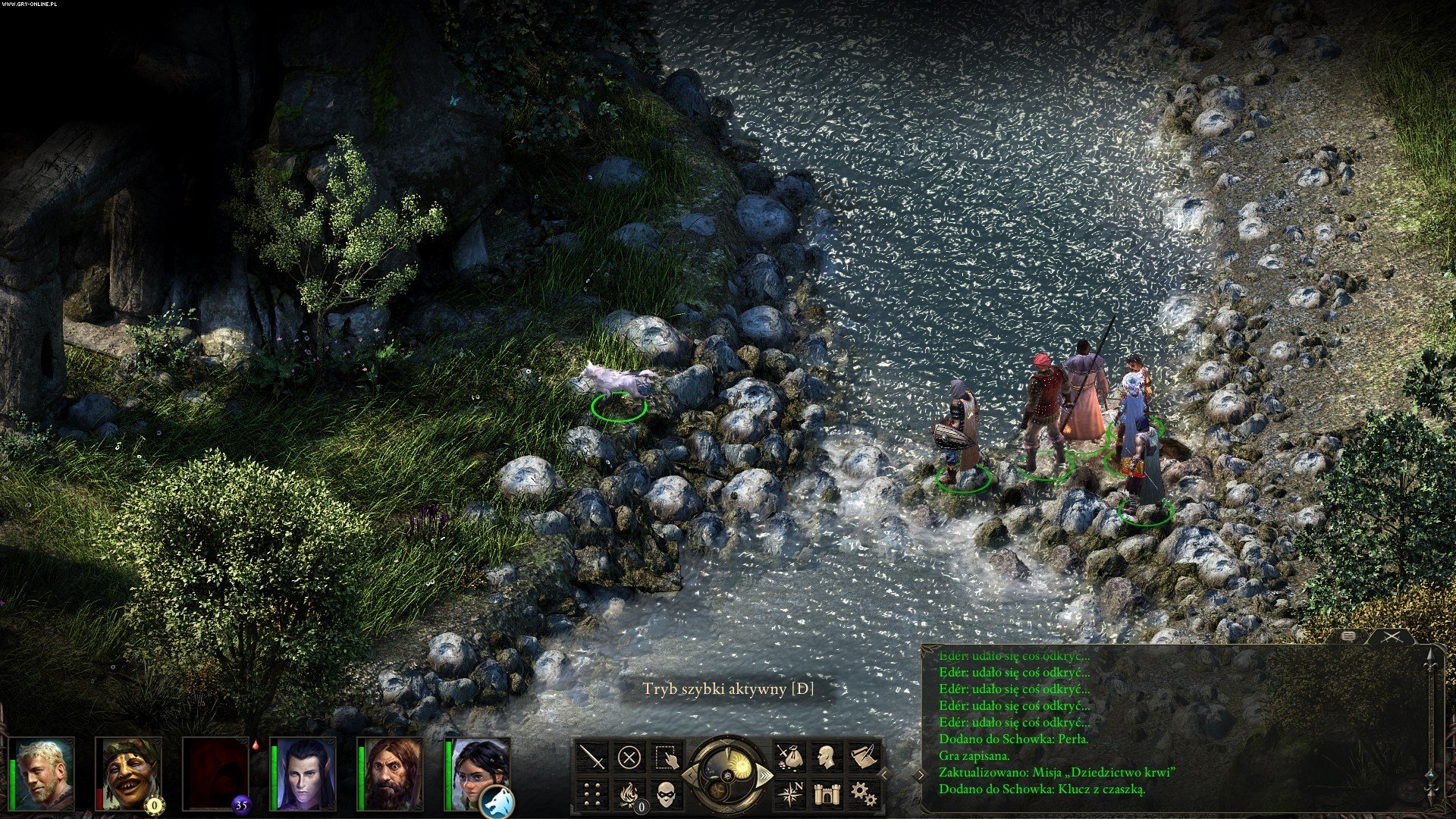1456x819 pixels.
Task: Select the grinning orlan party portrait
Action: tap(130, 773)
